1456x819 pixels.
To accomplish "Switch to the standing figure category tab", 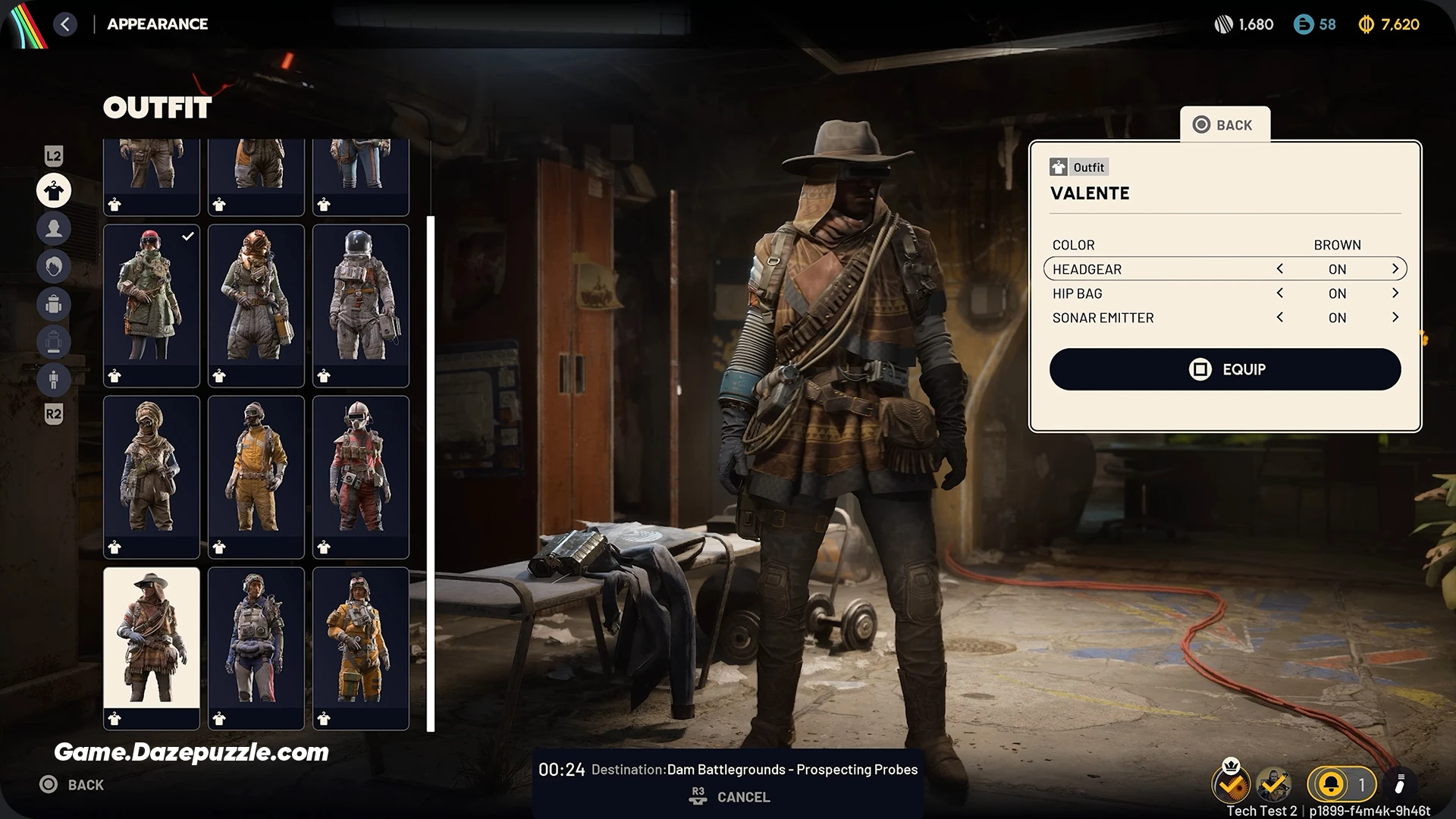I will (54, 379).
